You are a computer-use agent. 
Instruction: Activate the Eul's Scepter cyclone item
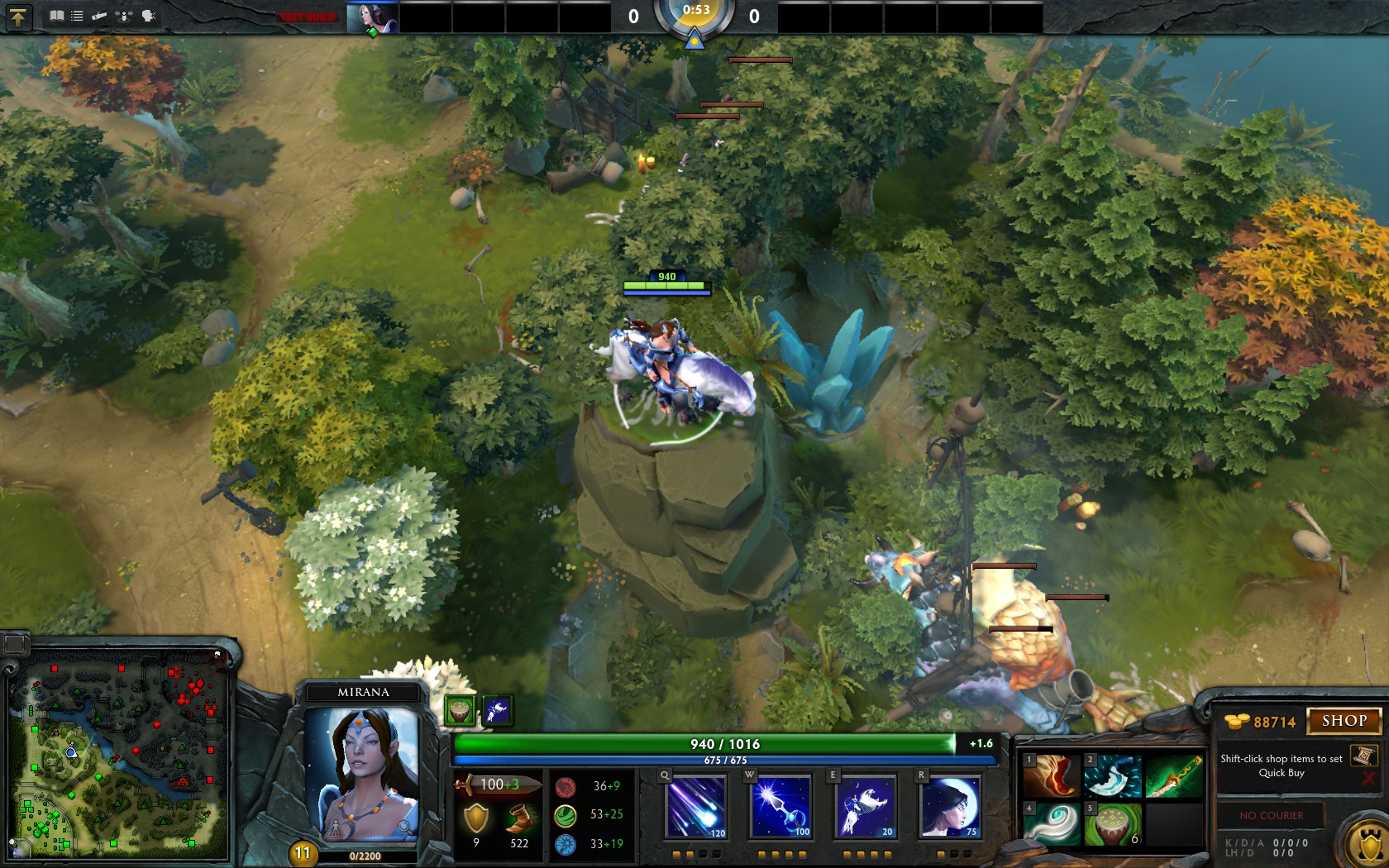click(1052, 823)
